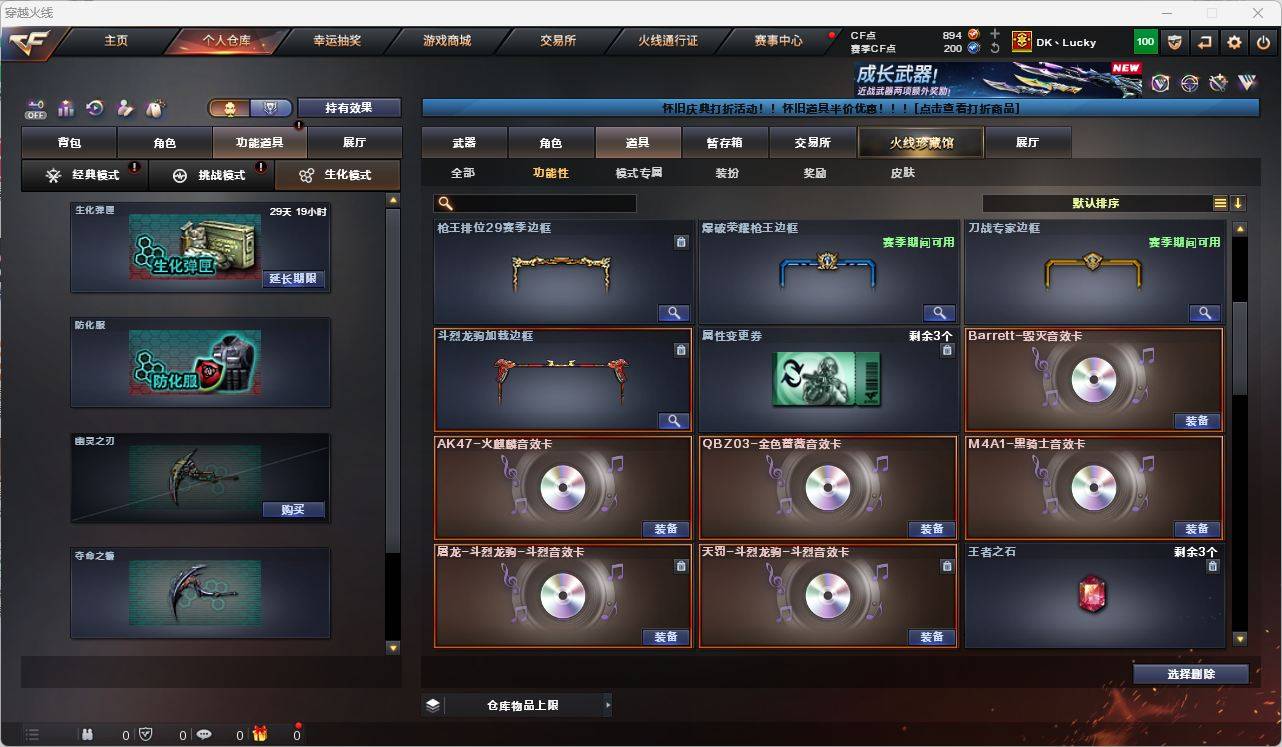Viewport: 1282px width, 747px height.
Task: Click the friends icon in bottom status bar
Action: [x=88, y=733]
